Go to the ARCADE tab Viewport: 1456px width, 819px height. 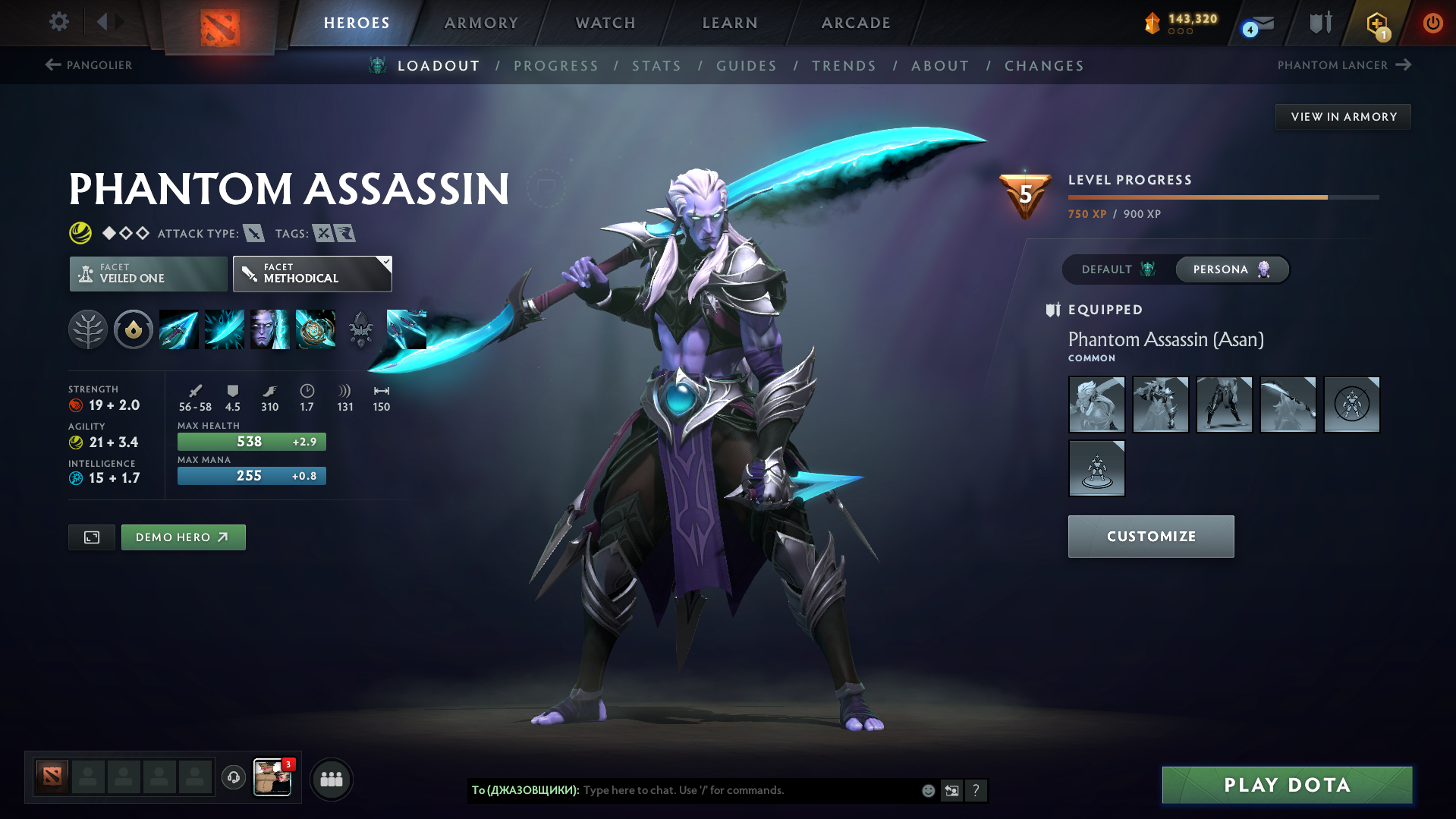click(856, 23)
